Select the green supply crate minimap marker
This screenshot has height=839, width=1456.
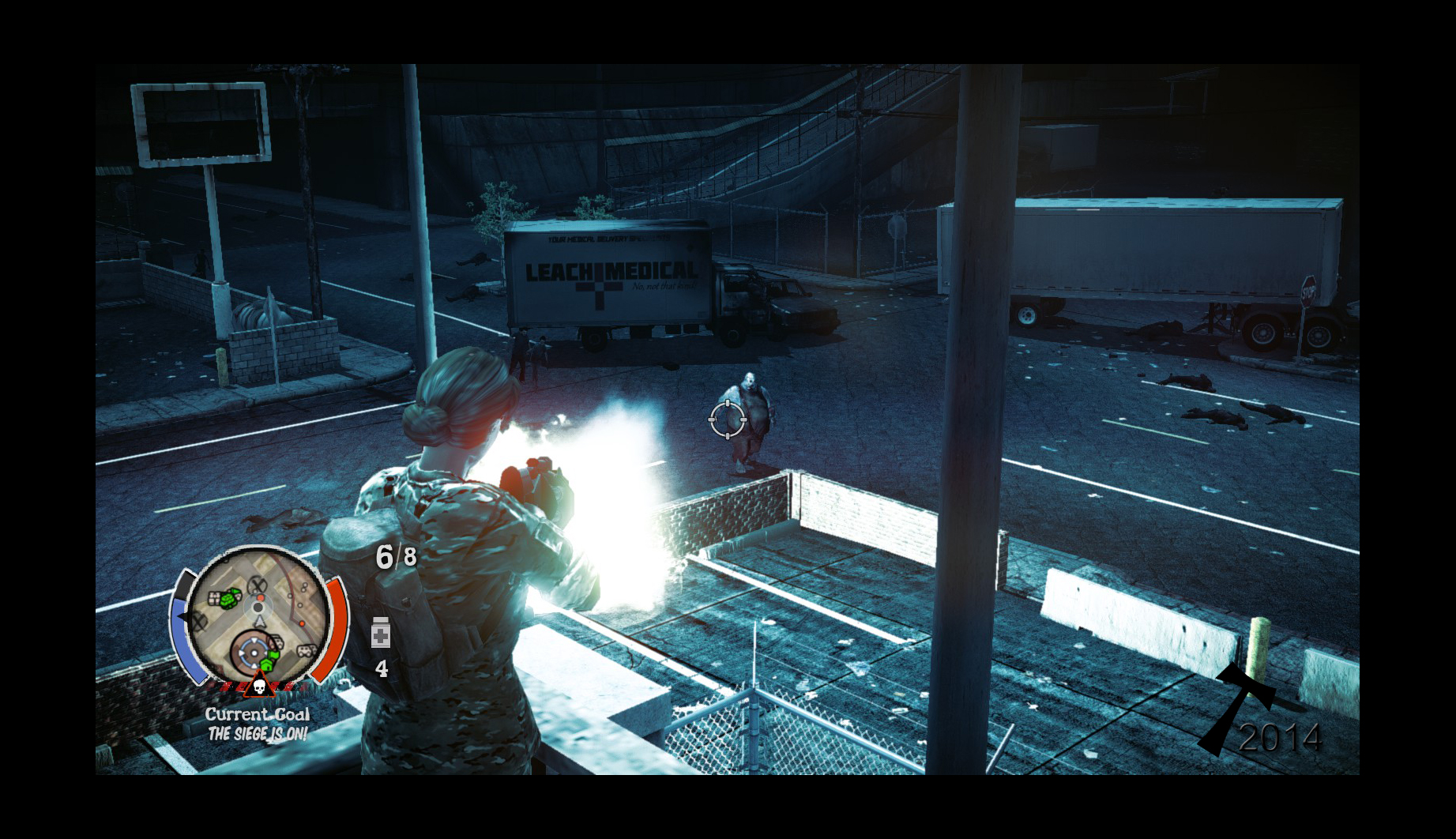click(229, 599)
